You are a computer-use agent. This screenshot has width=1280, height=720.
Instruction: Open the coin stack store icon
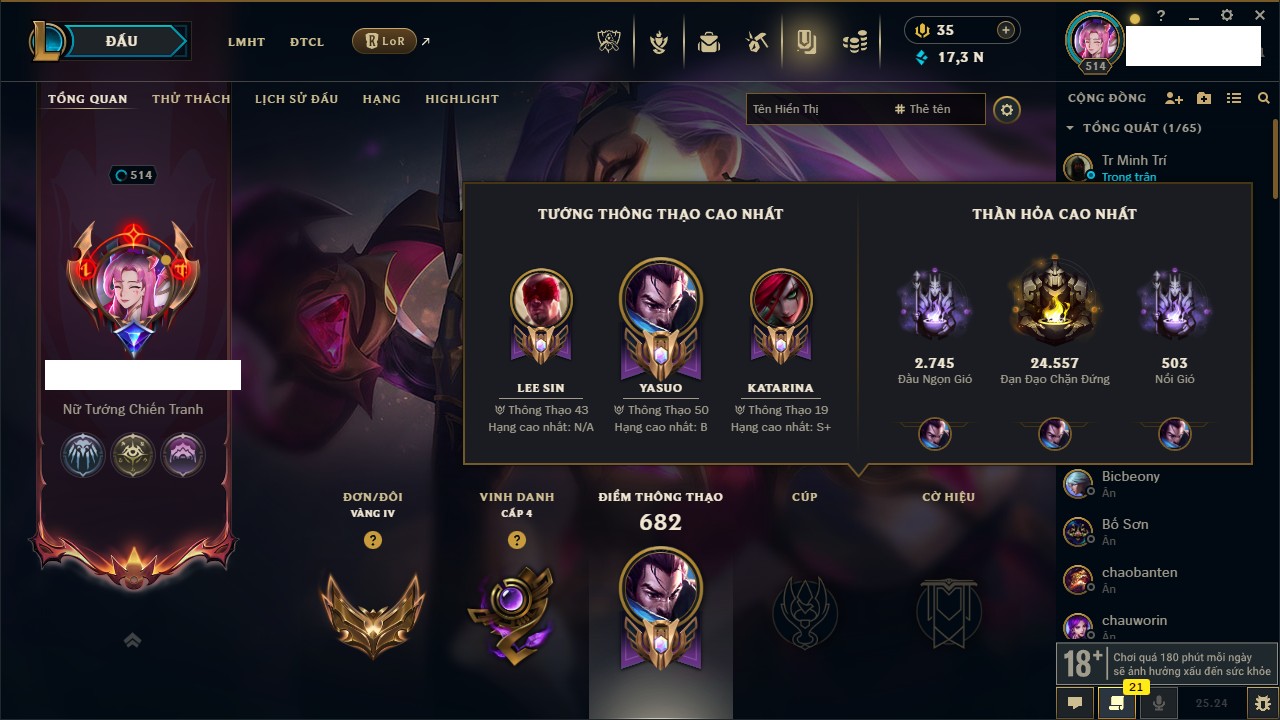point(854,42)
